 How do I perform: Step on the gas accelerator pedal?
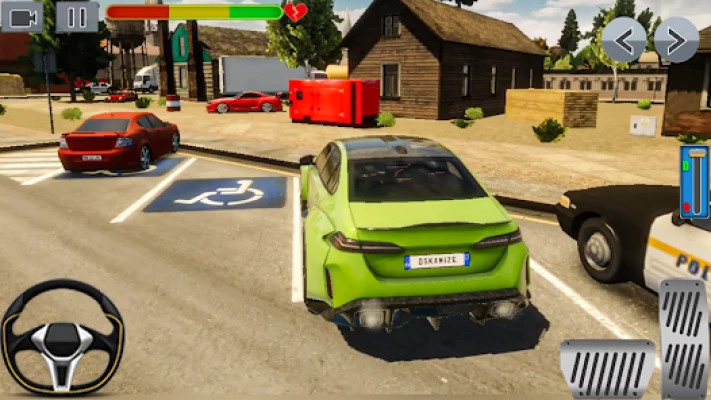tap(684, 338)
